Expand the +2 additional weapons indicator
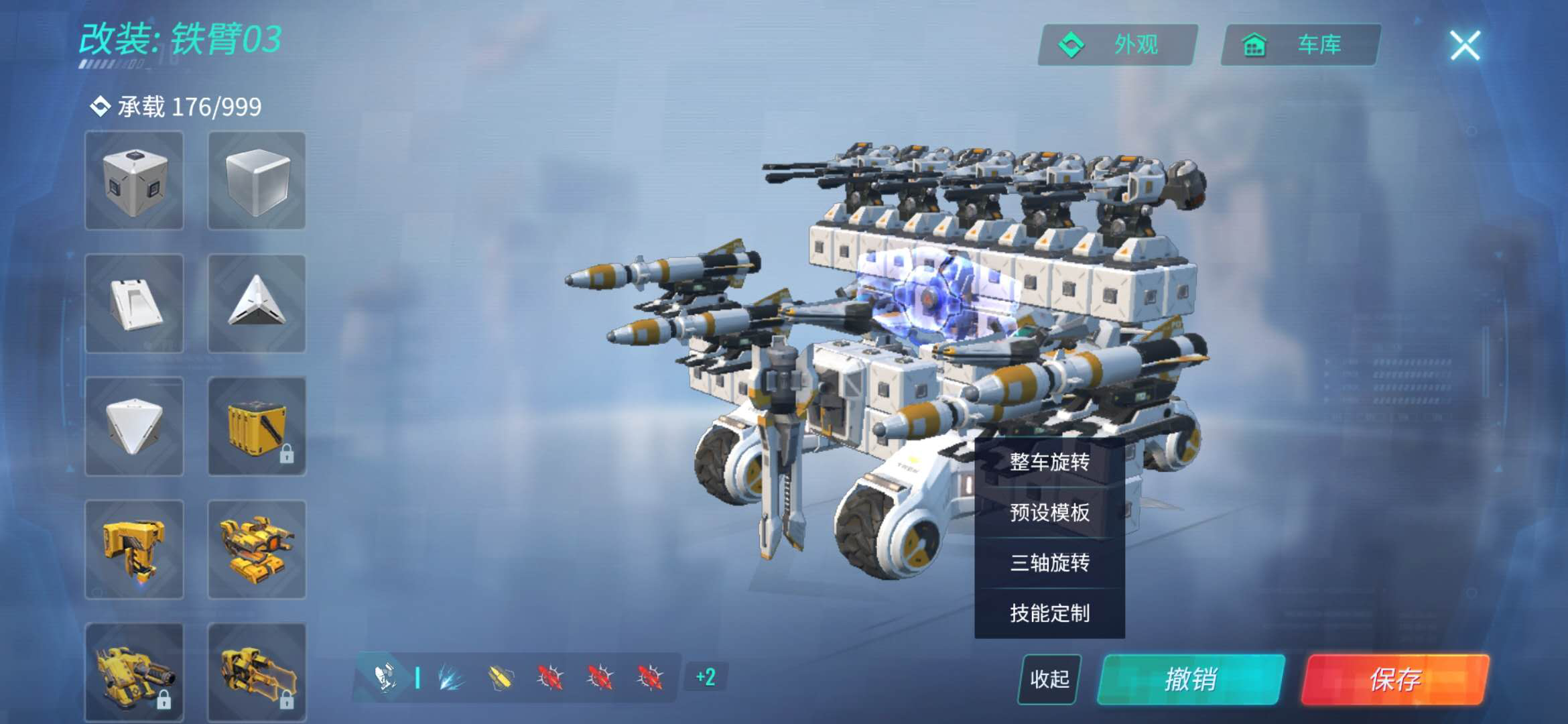Screen dimensions: 1568x724 coord(706,677)
